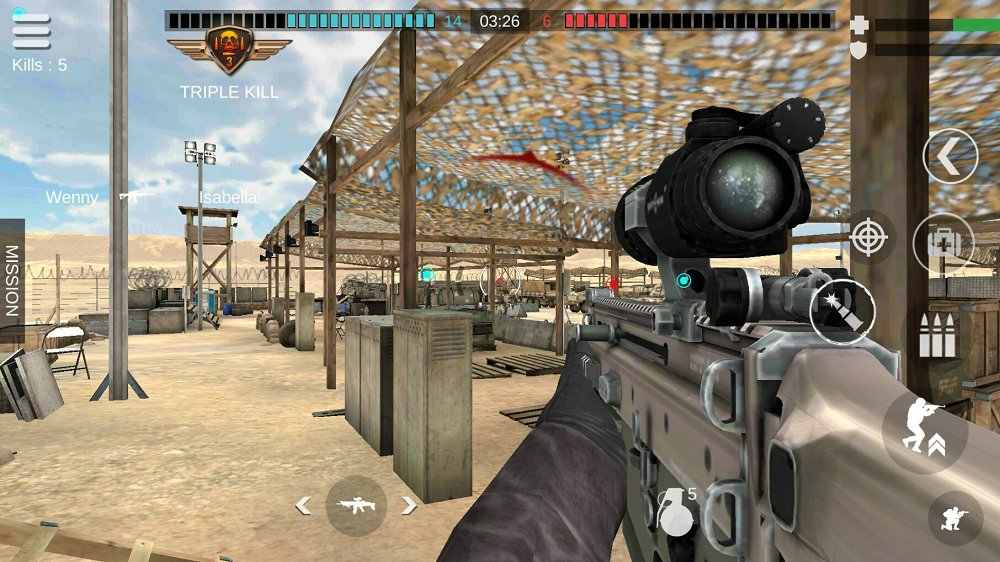Use the medkit button

click(943, 242)
